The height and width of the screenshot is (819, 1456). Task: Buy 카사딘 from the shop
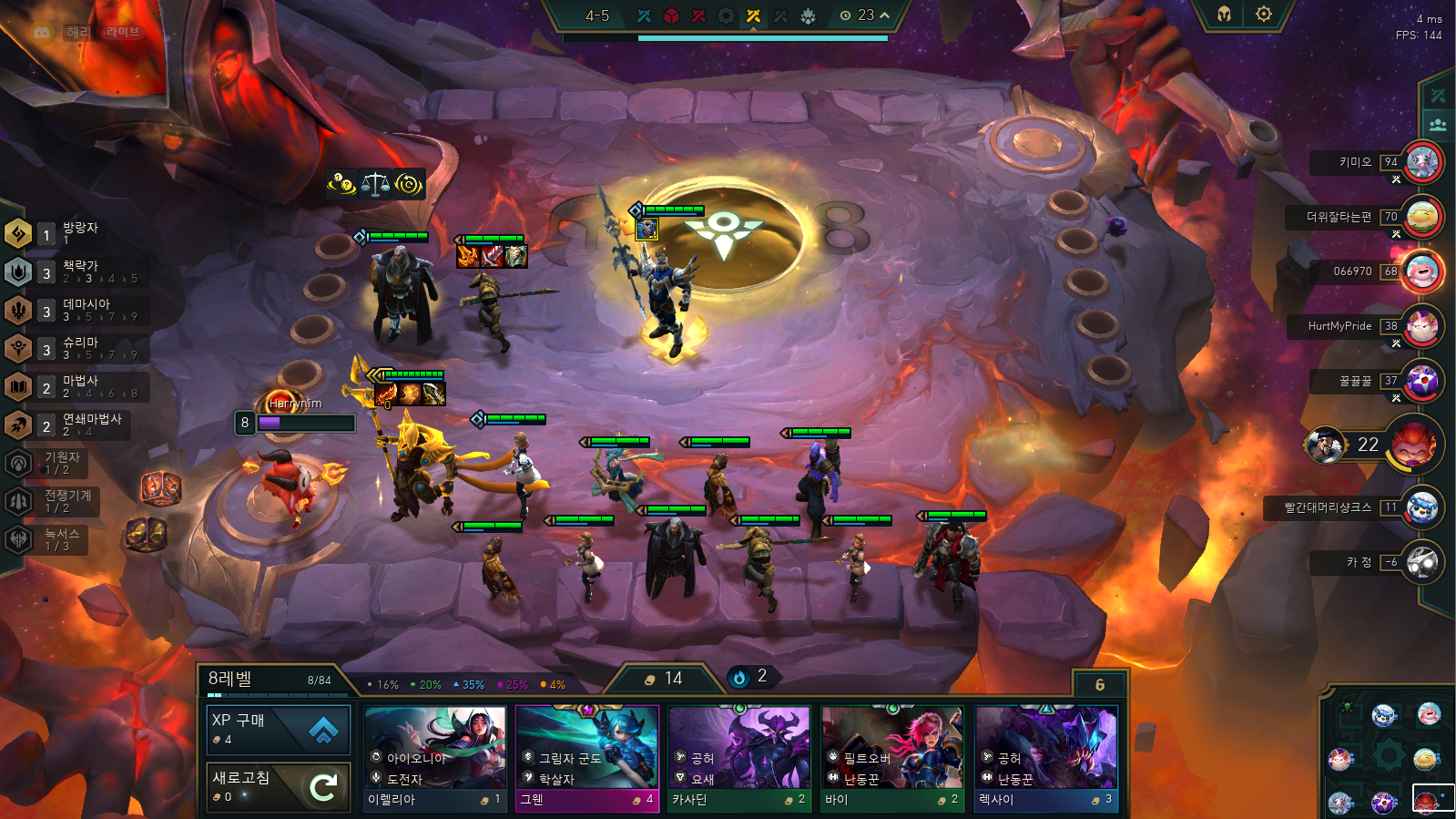click(x=738, y=758)
